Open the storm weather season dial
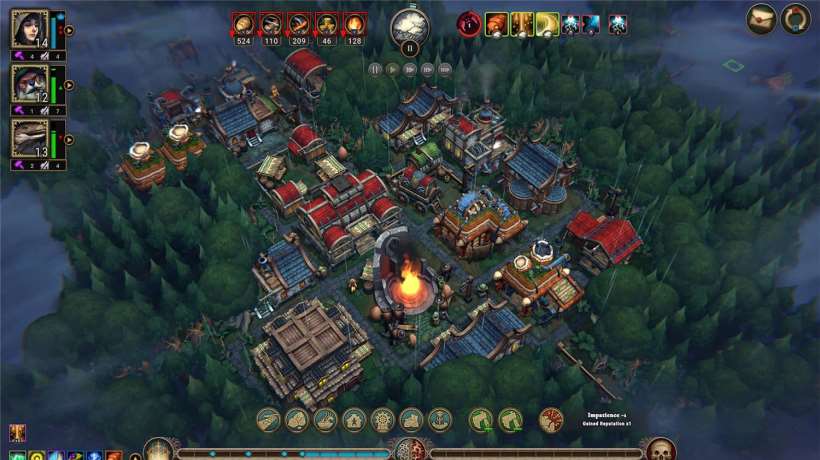Image resolution: width=820 pixels, height=460 pixels. (409, 25)
